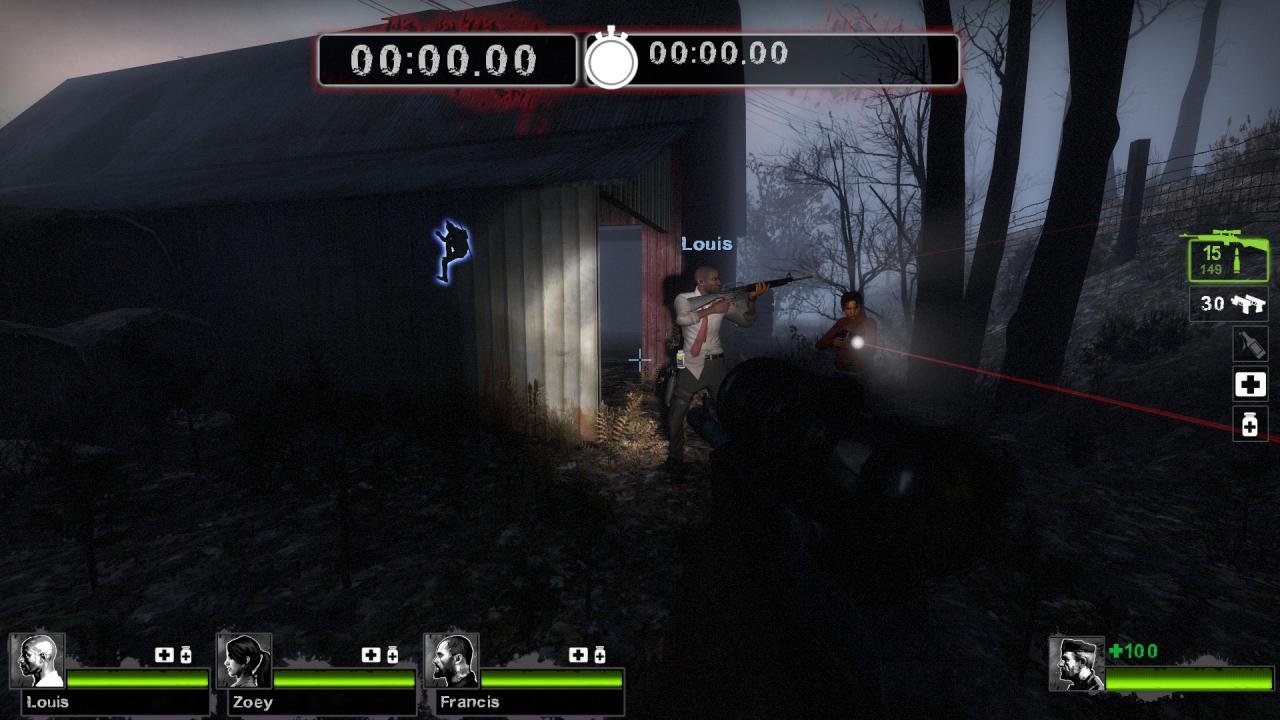Click Louis's teammate portrait
Viewport: 1280px width, 720px height.
[x=37, y=661]
